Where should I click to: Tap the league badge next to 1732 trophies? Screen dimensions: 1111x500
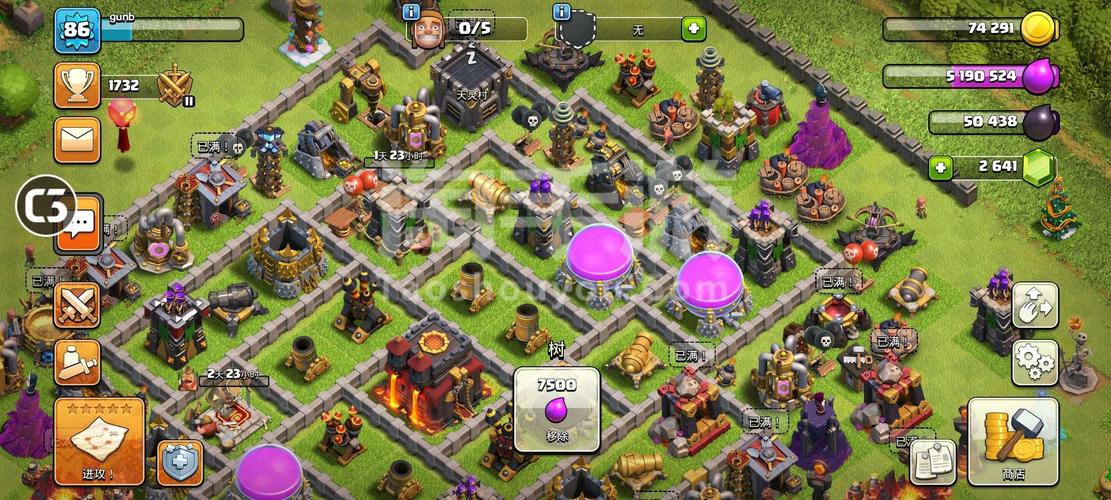(176, 86)
